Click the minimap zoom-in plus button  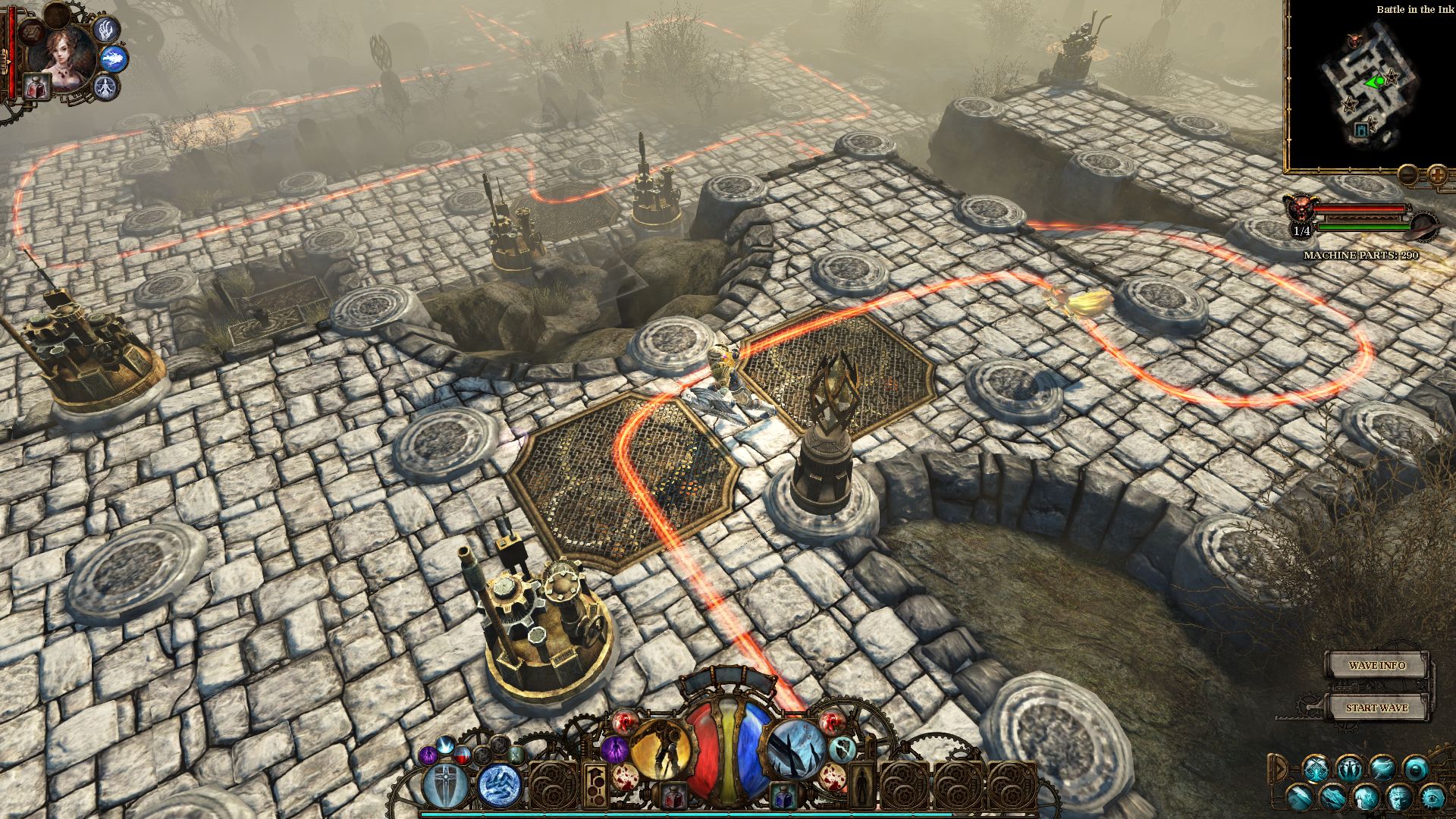tap(1437, 175)
